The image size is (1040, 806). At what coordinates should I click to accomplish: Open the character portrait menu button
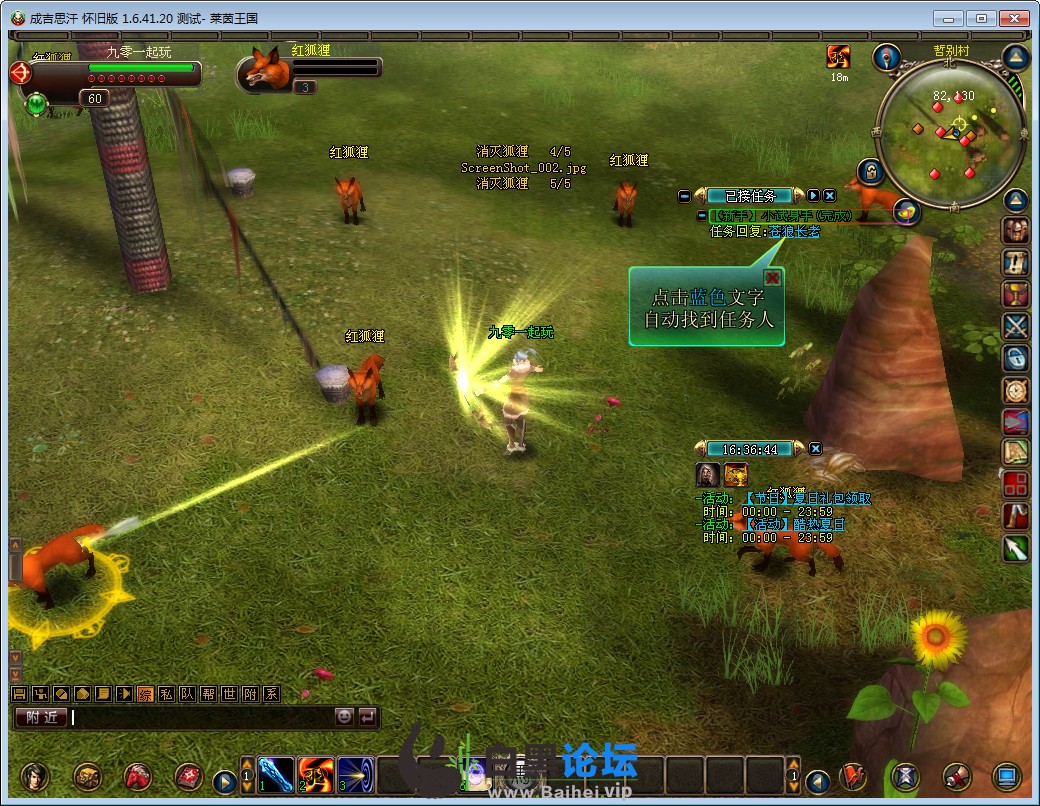[37, 776]
